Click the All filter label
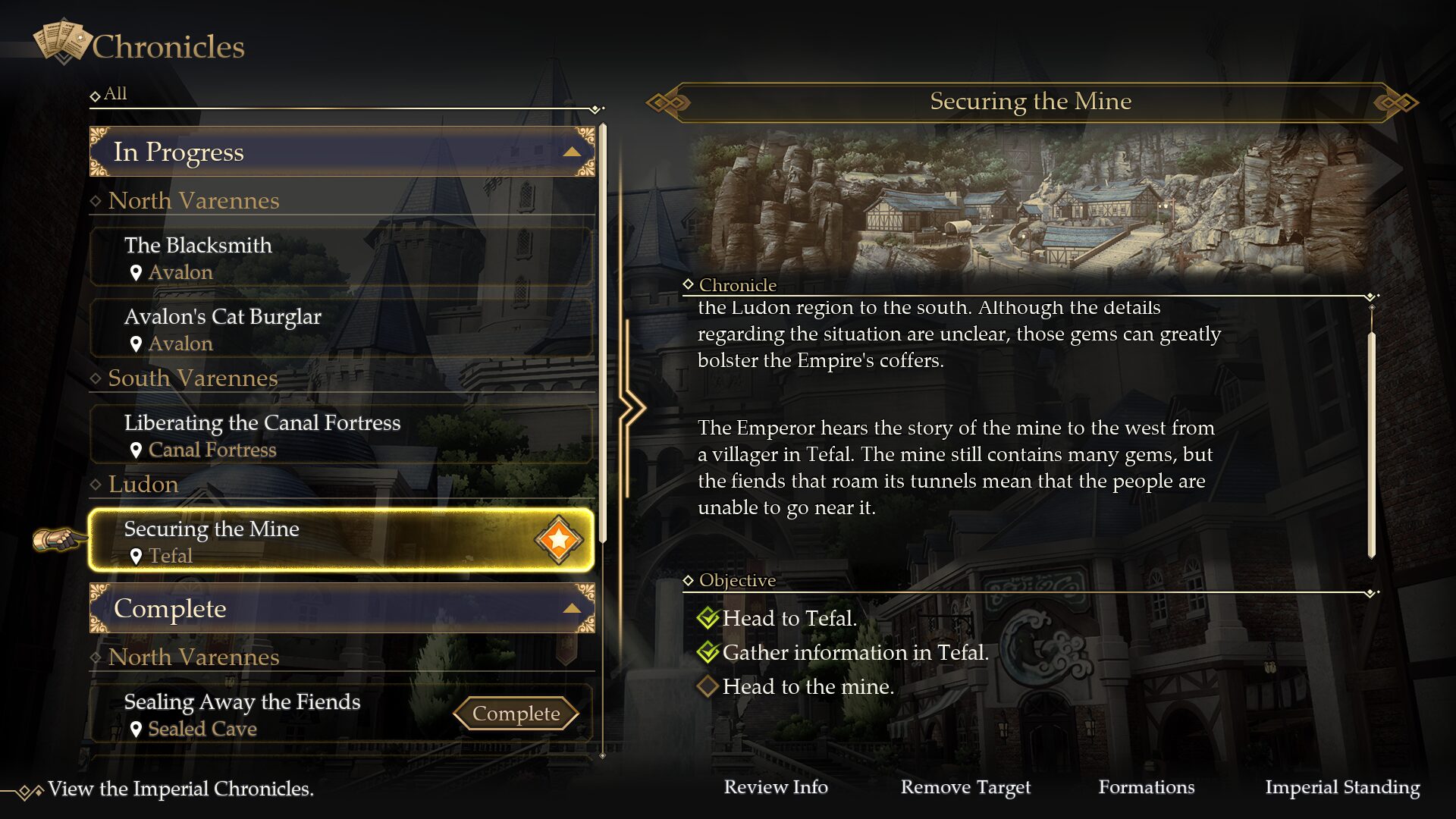The width and height of the screenshot is (1456, 819). tap(115, 94)
